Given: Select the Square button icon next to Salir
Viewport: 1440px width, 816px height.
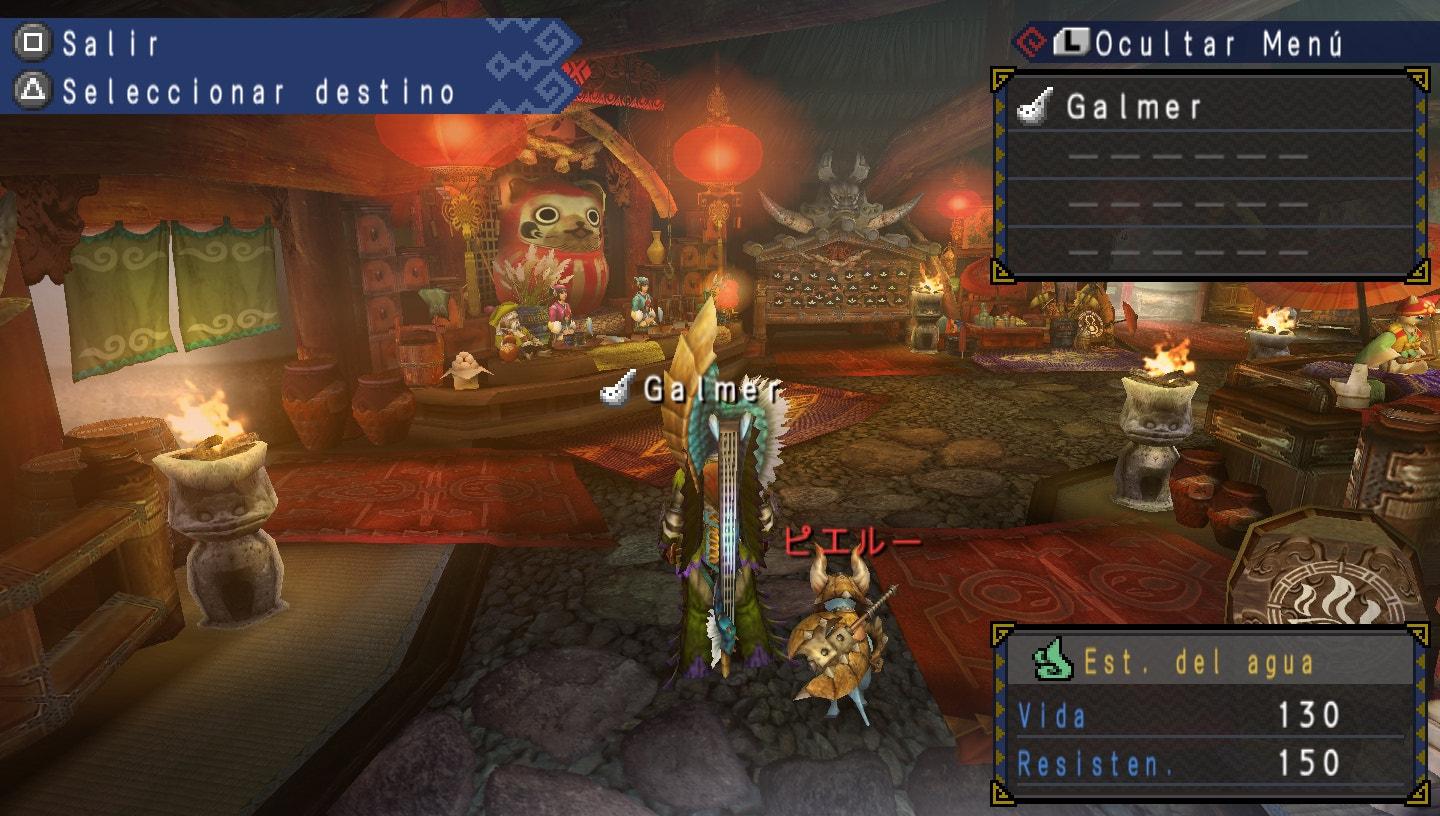Looking at the screenshot, I should (33, 43).
